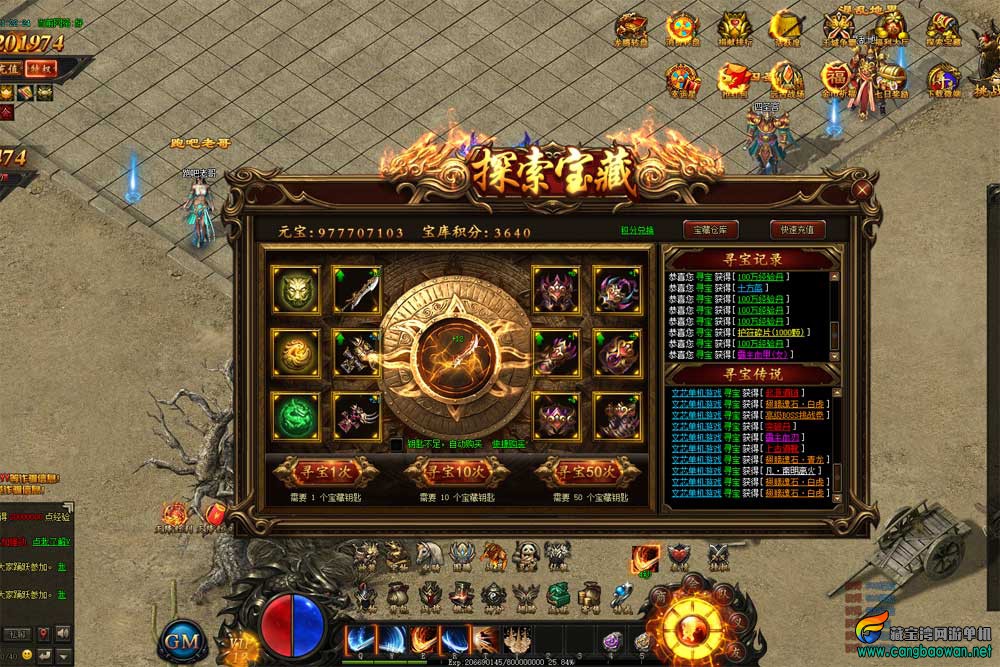Open the 捐献排行 donation ranking icon
This screenshot has width=1000, height=667.
736,28
